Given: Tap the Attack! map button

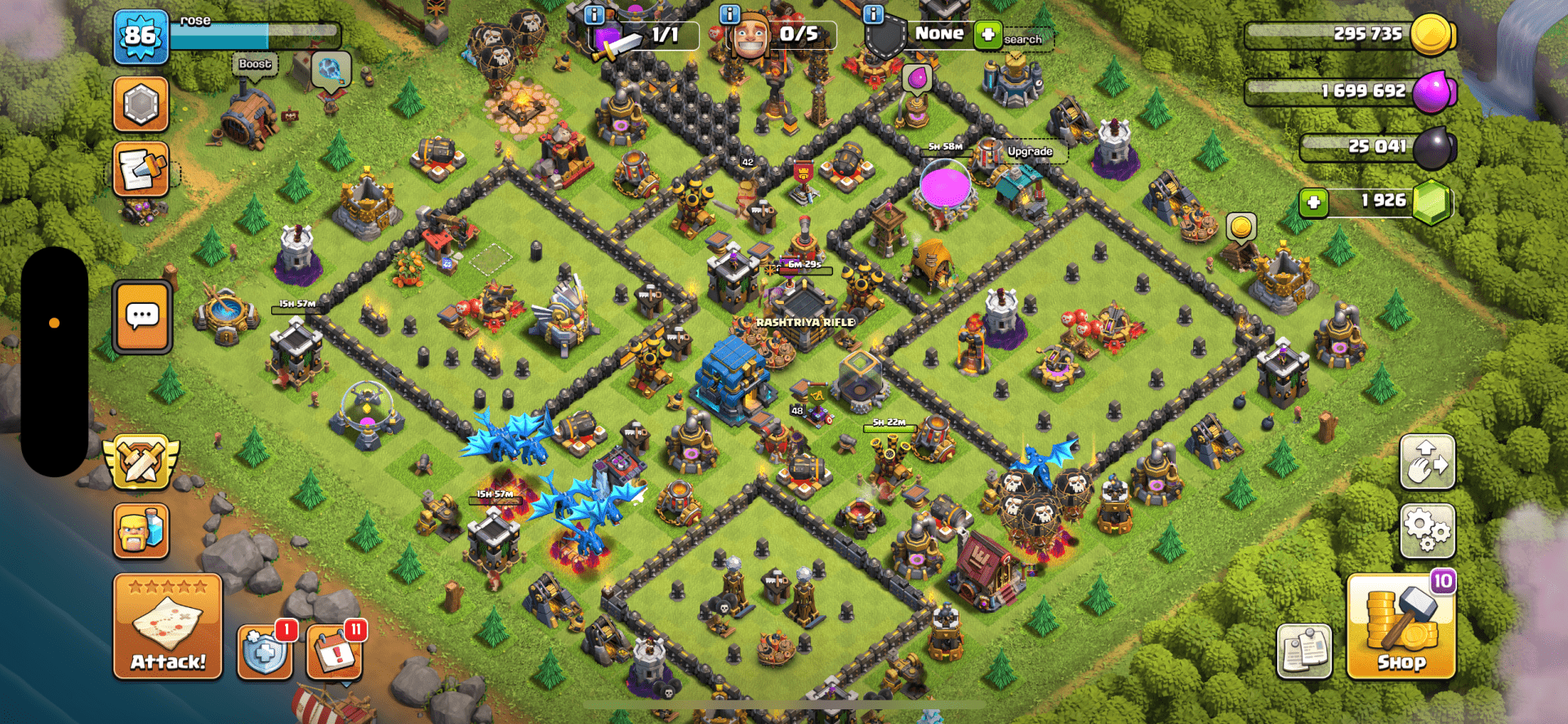Looking at the screenshot, I should coord(167,626).
